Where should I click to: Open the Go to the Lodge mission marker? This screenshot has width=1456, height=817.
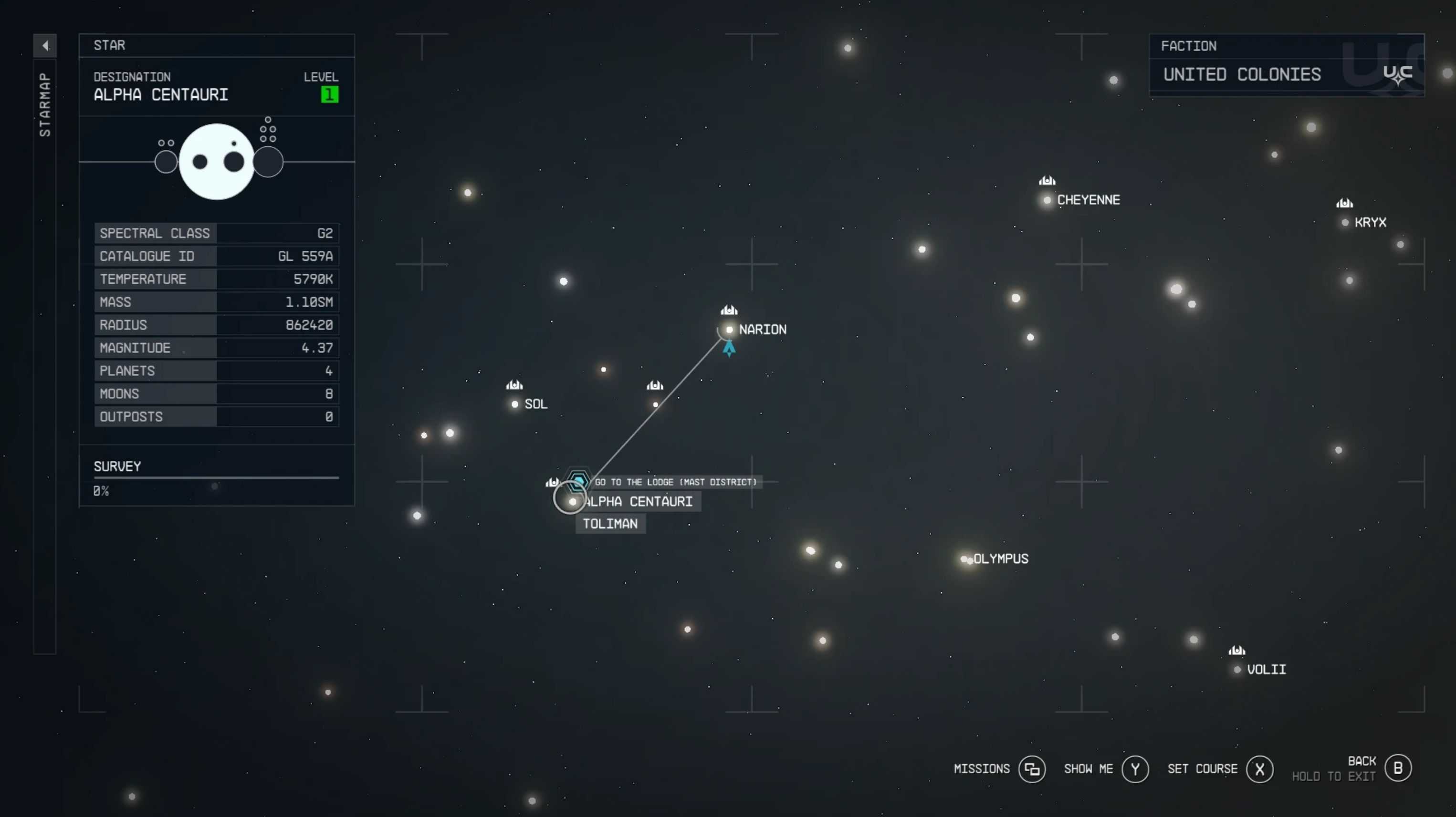coord(578,481)
